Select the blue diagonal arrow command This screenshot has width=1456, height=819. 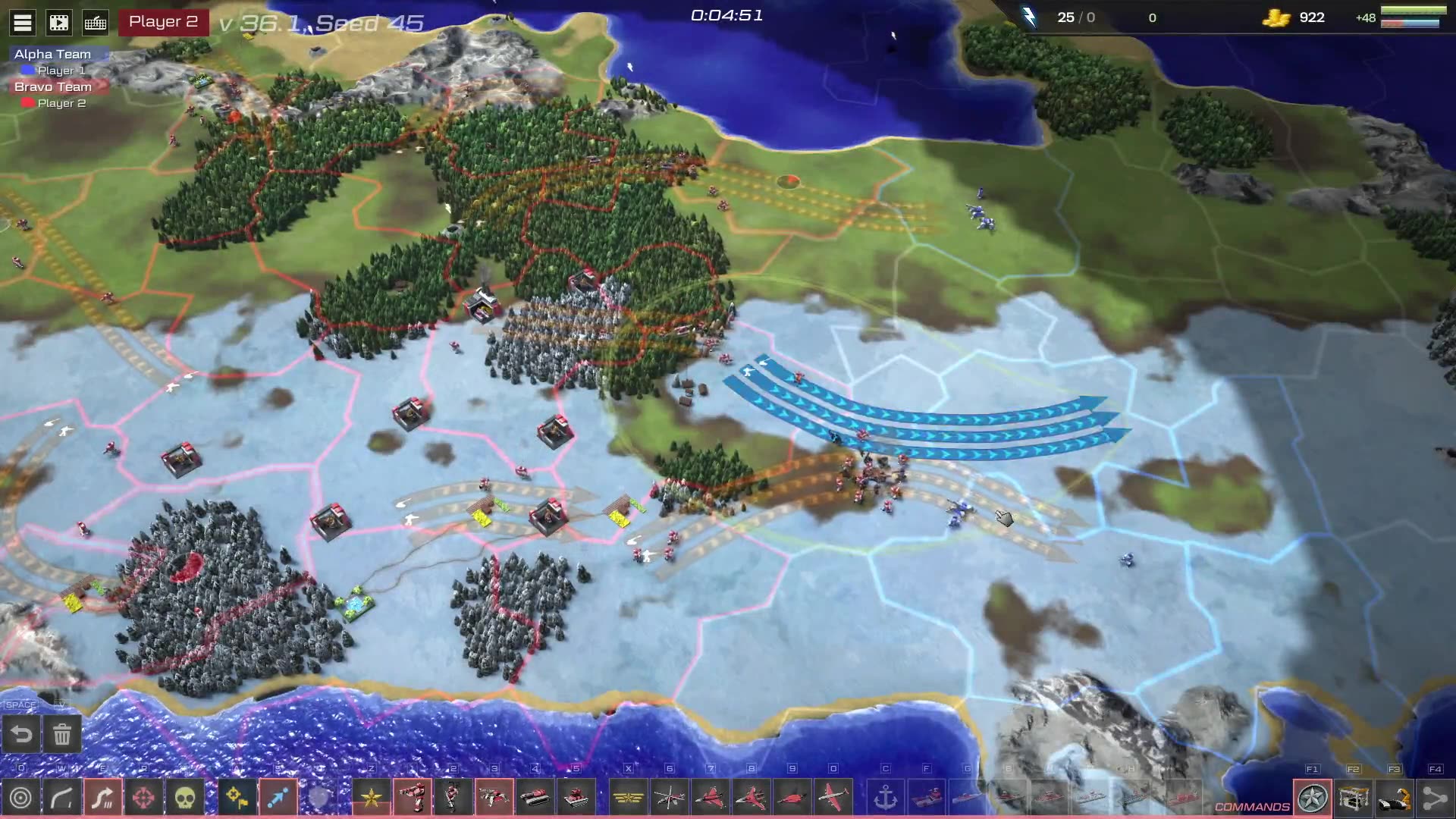[x=278, y=798]
